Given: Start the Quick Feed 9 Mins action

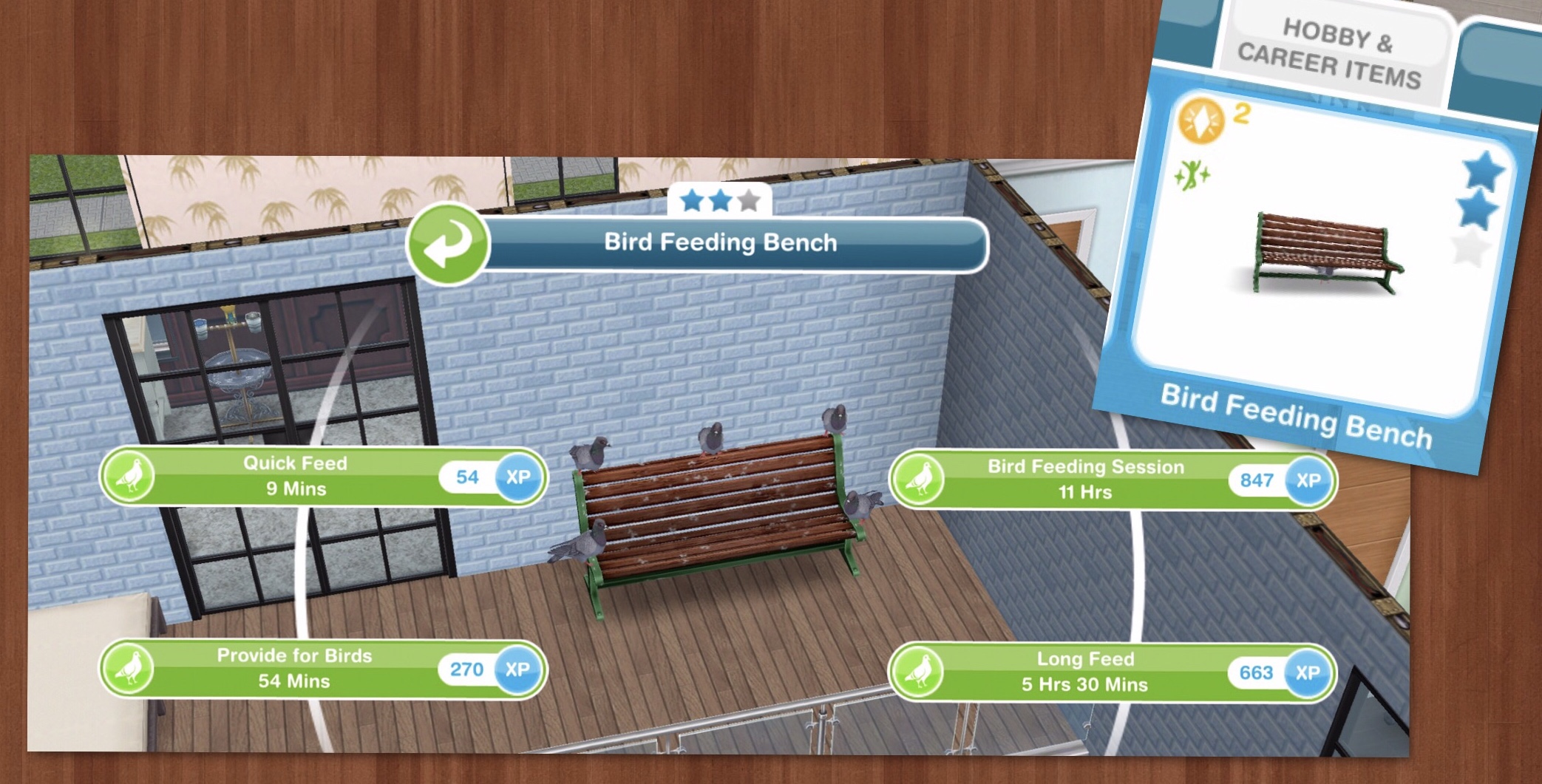Looking at the screenshot, I should click(x=296, y=471).
